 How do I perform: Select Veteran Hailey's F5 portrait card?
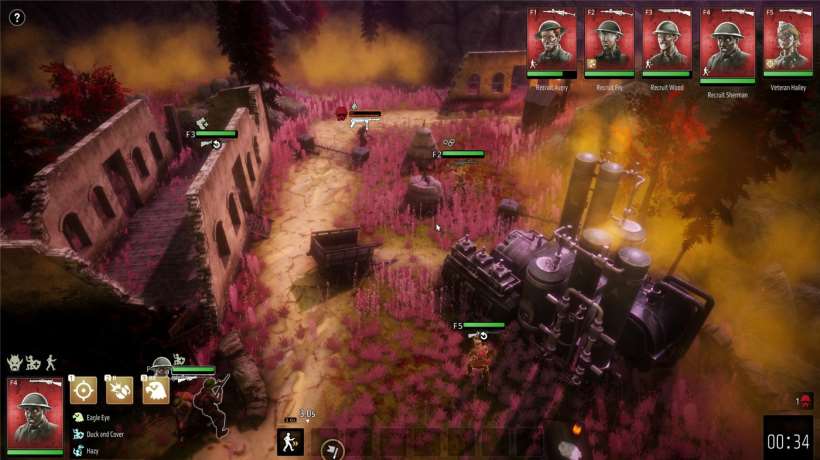(788, 42)
